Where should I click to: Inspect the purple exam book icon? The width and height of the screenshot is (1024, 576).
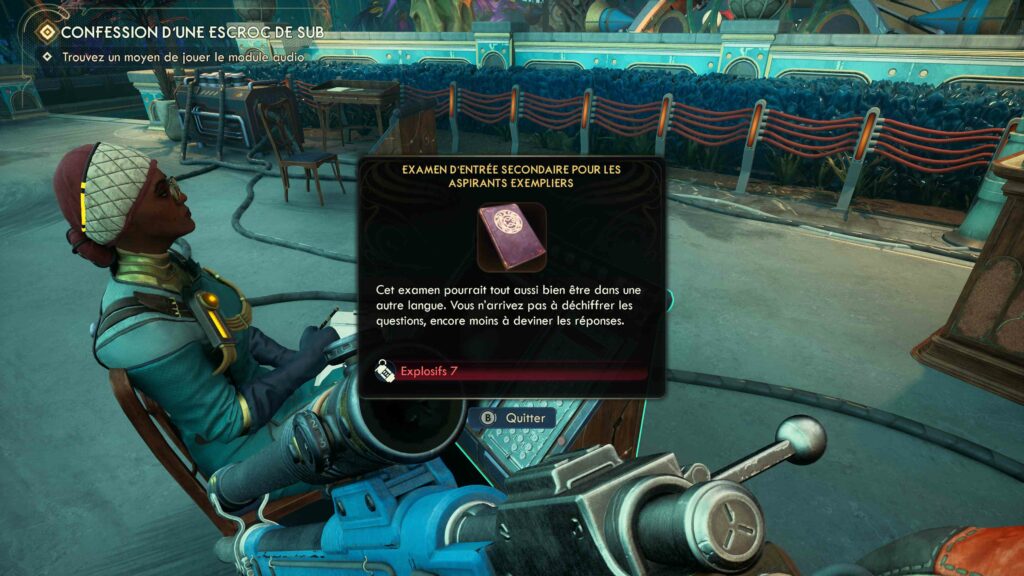(x=511, y=237)
